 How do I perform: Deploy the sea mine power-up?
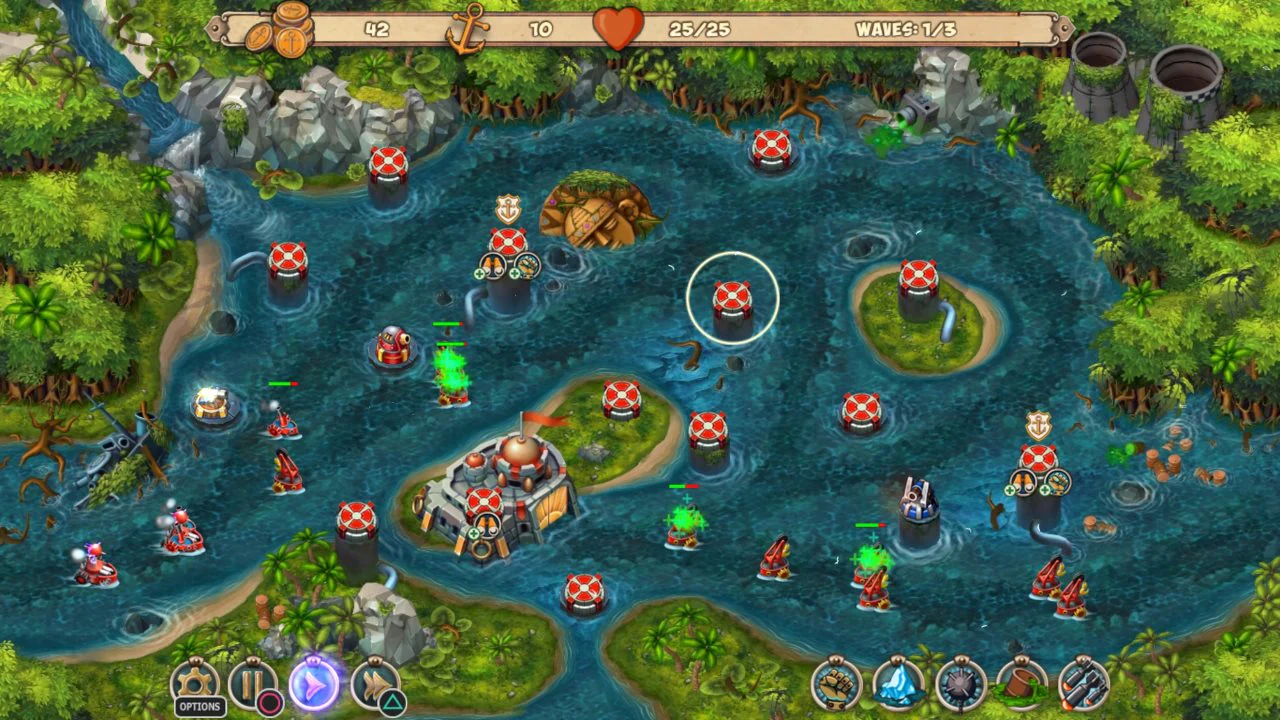960,686
